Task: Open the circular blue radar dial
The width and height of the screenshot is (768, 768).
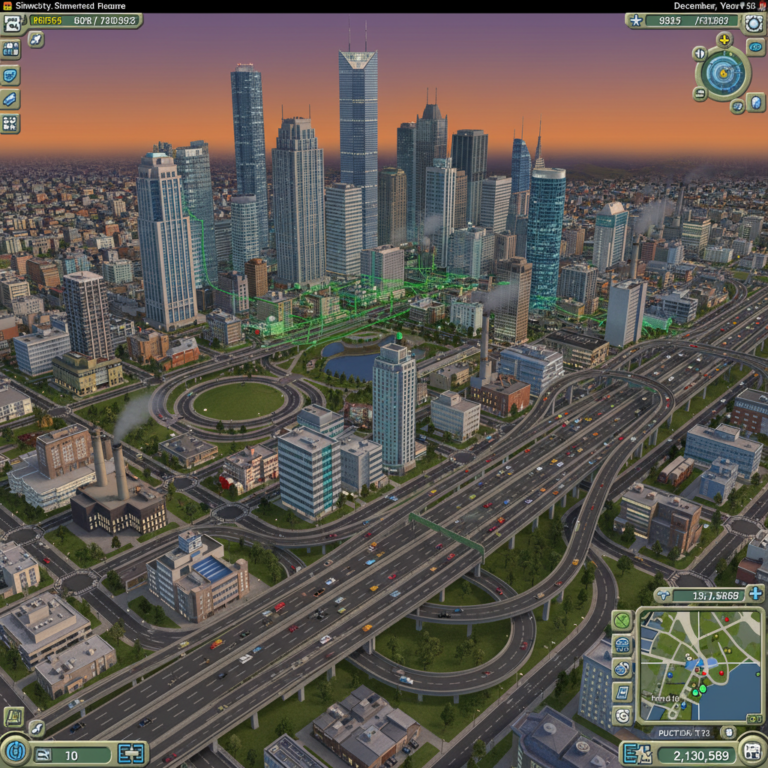Action: click(x=723, y=72)
